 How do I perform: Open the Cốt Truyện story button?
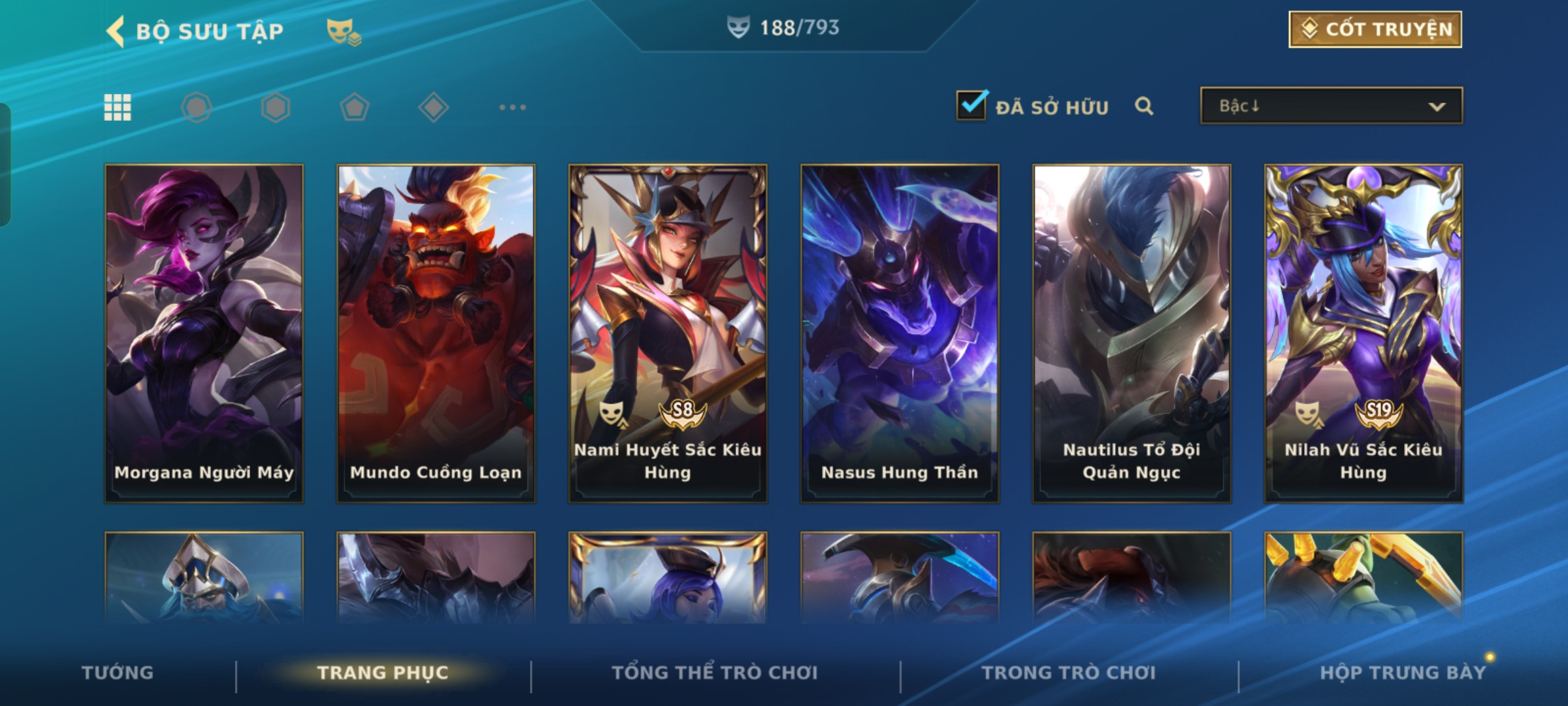pos(1375,29)
